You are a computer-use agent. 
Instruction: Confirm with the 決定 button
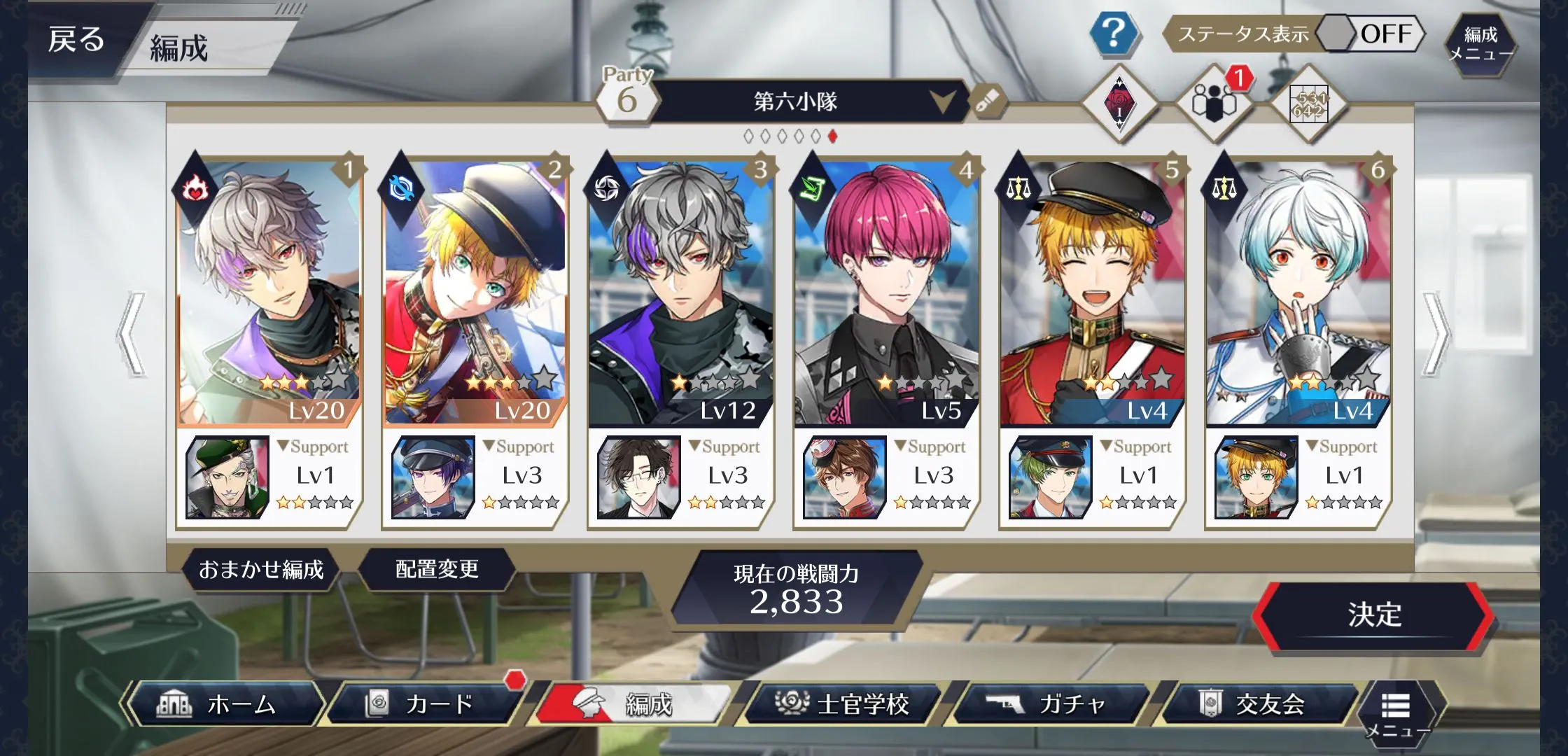(1373, 615)
